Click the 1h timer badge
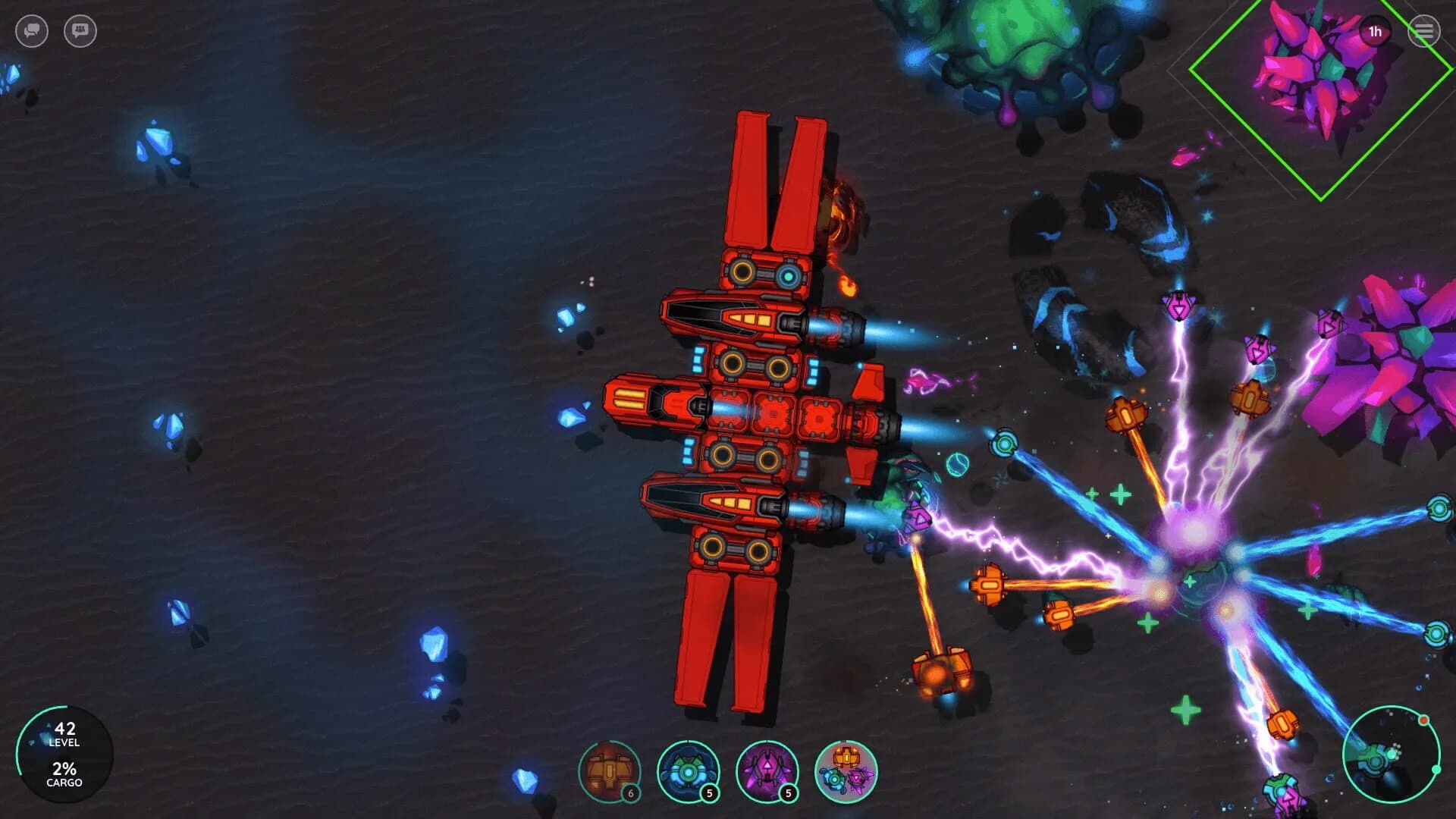 click(1377, 31)
